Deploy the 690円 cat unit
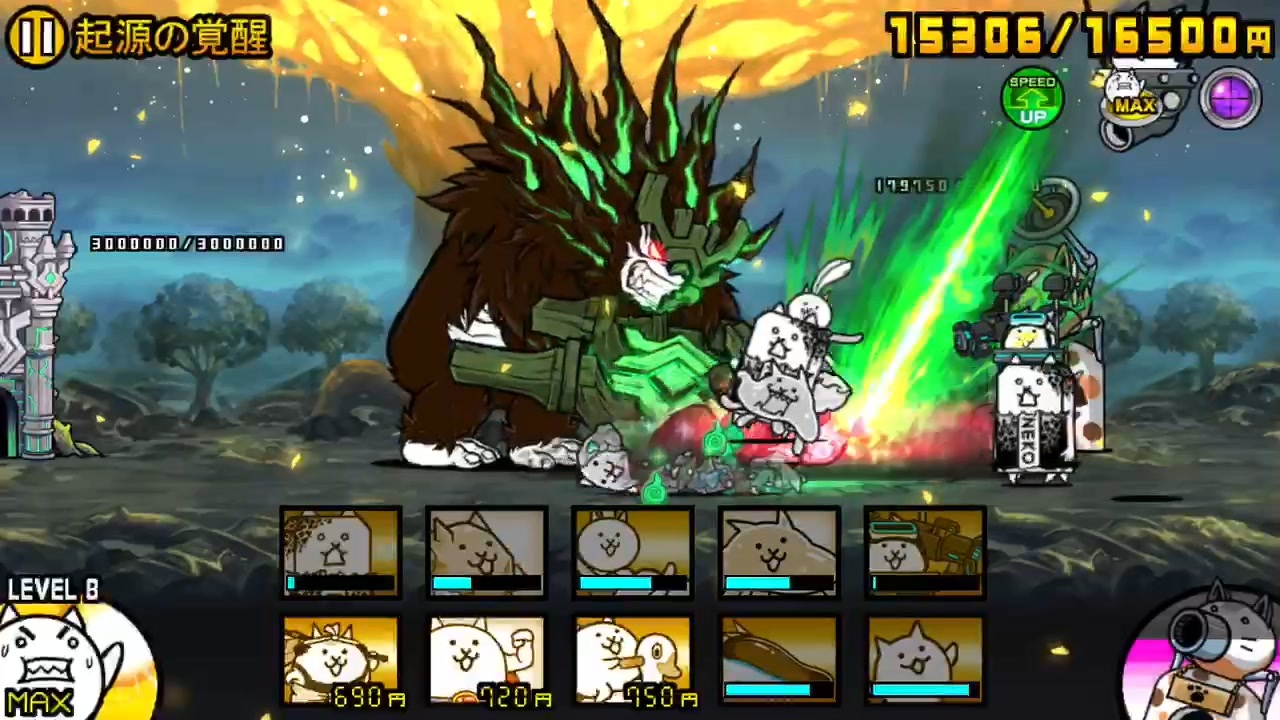1280x720 pixels. click(x=341, y=660)
